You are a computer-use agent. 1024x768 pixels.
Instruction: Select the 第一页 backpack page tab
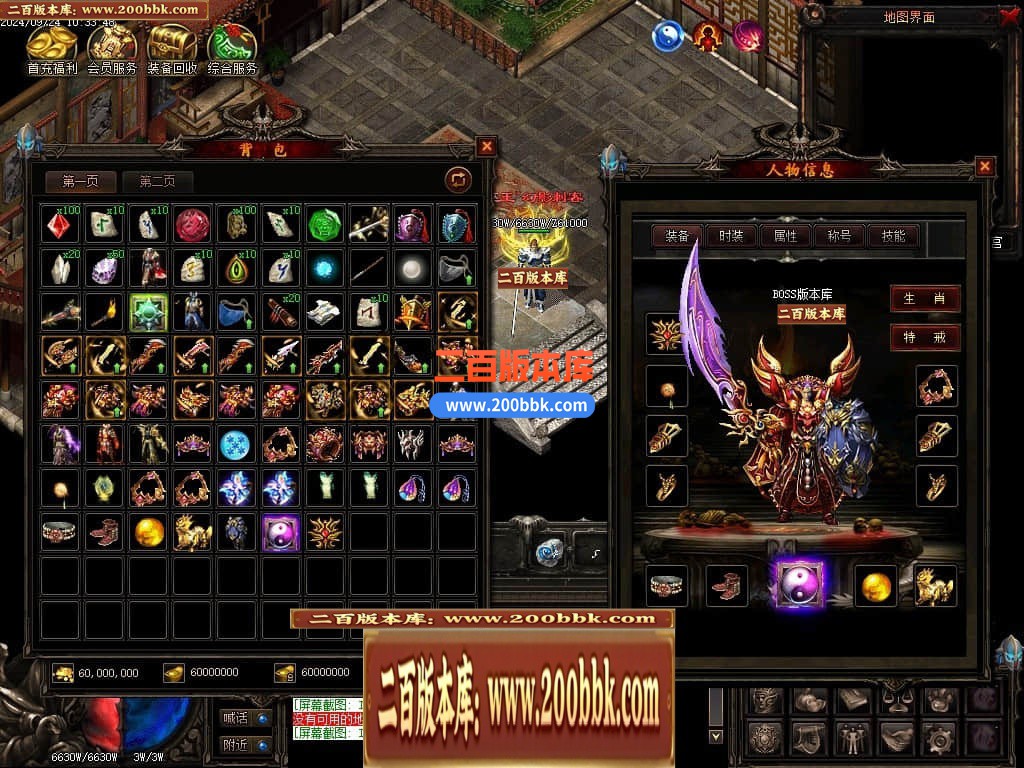(x=80, y=181)
